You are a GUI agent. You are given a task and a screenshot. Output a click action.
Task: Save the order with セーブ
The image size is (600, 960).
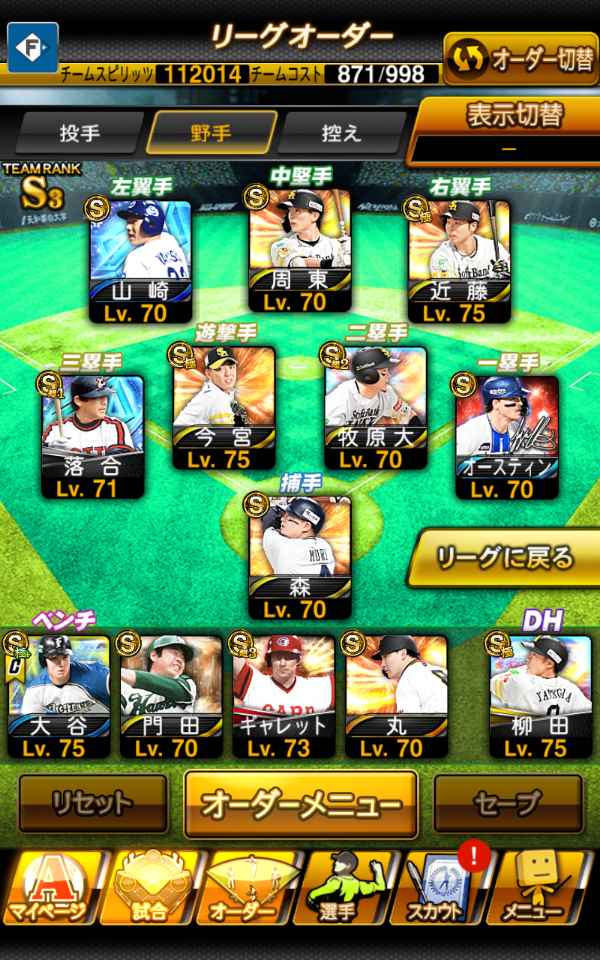[x=507, y=803]
